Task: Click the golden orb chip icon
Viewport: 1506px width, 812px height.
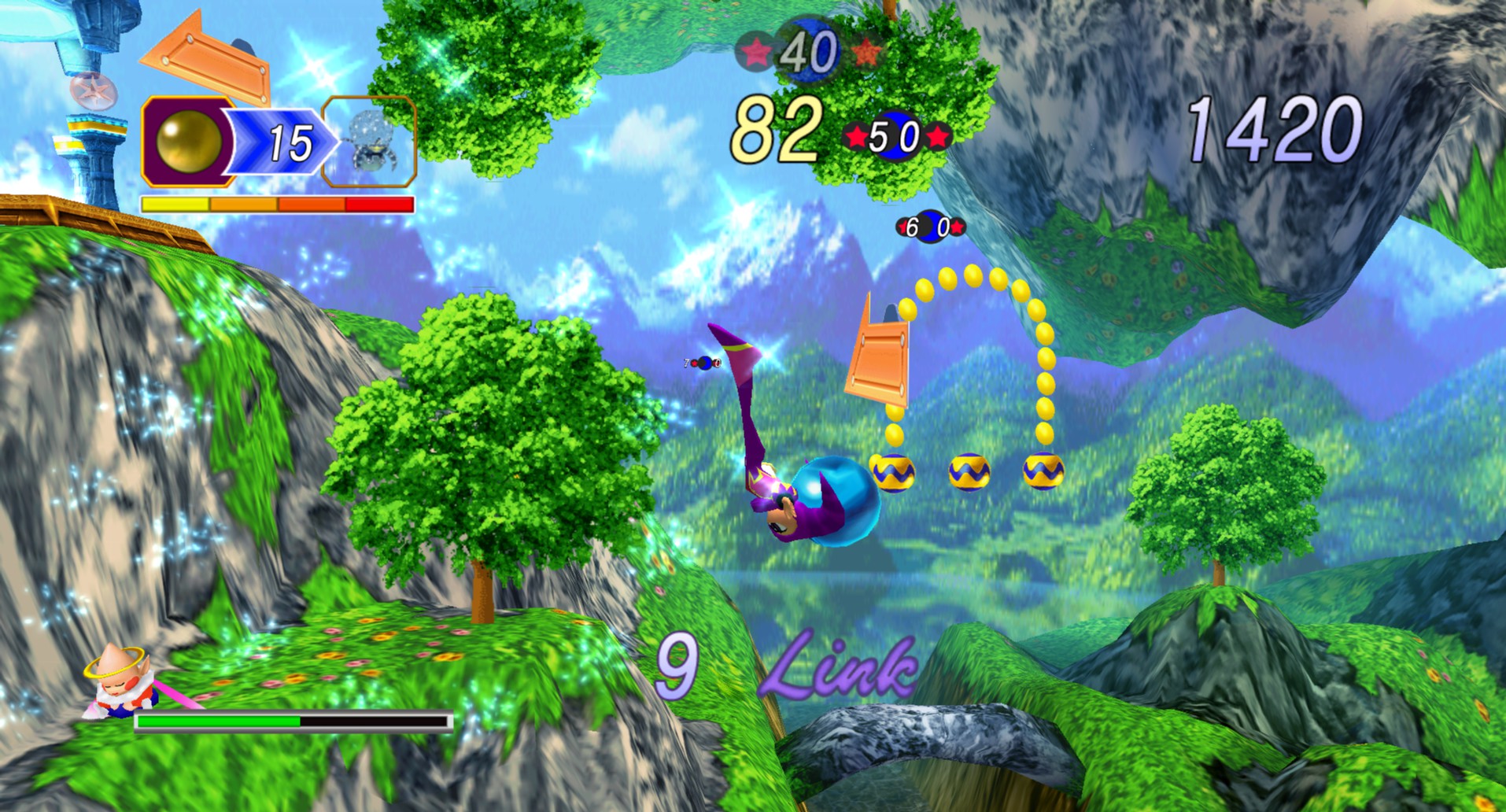Action: [x=189, y=142]
